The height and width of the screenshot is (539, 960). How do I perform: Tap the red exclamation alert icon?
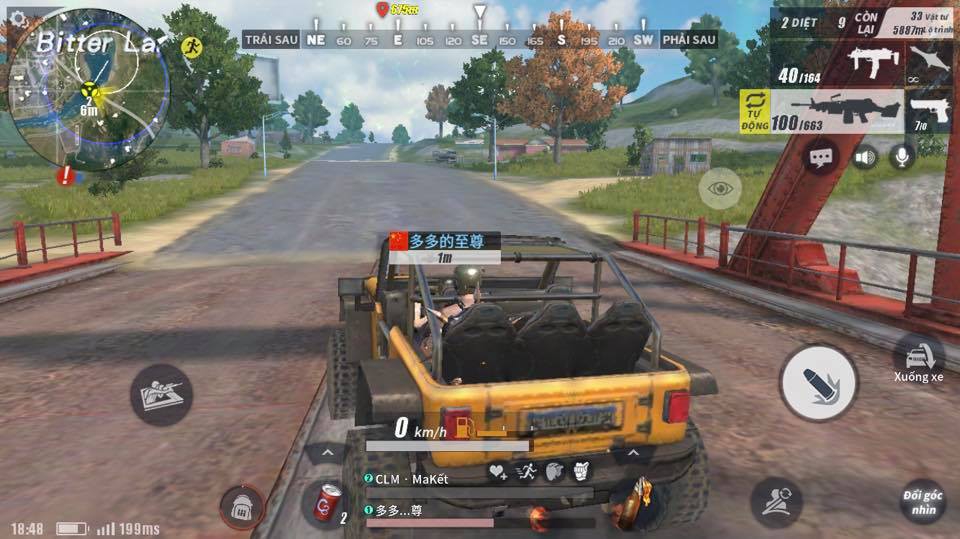(66, 176)
